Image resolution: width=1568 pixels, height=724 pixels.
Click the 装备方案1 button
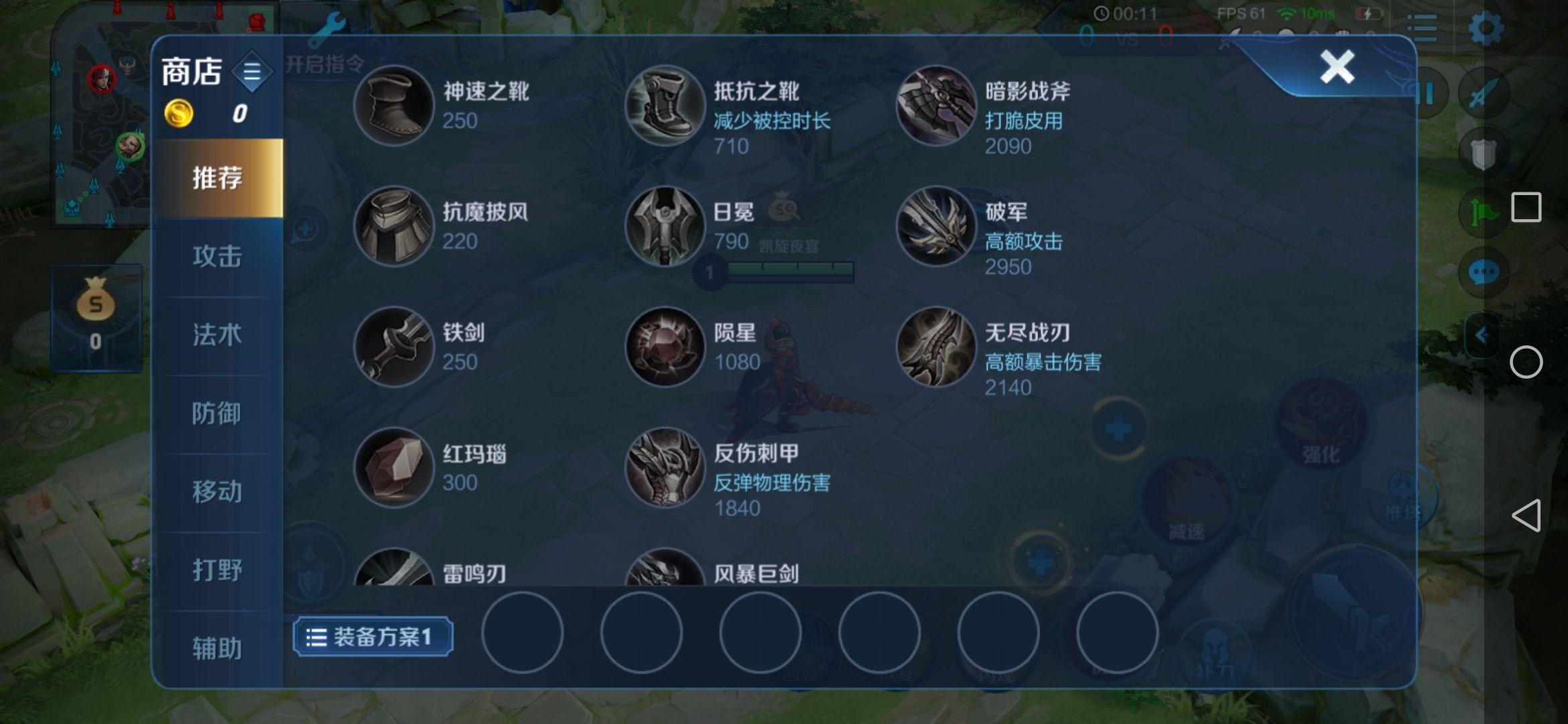click(374, 636)
